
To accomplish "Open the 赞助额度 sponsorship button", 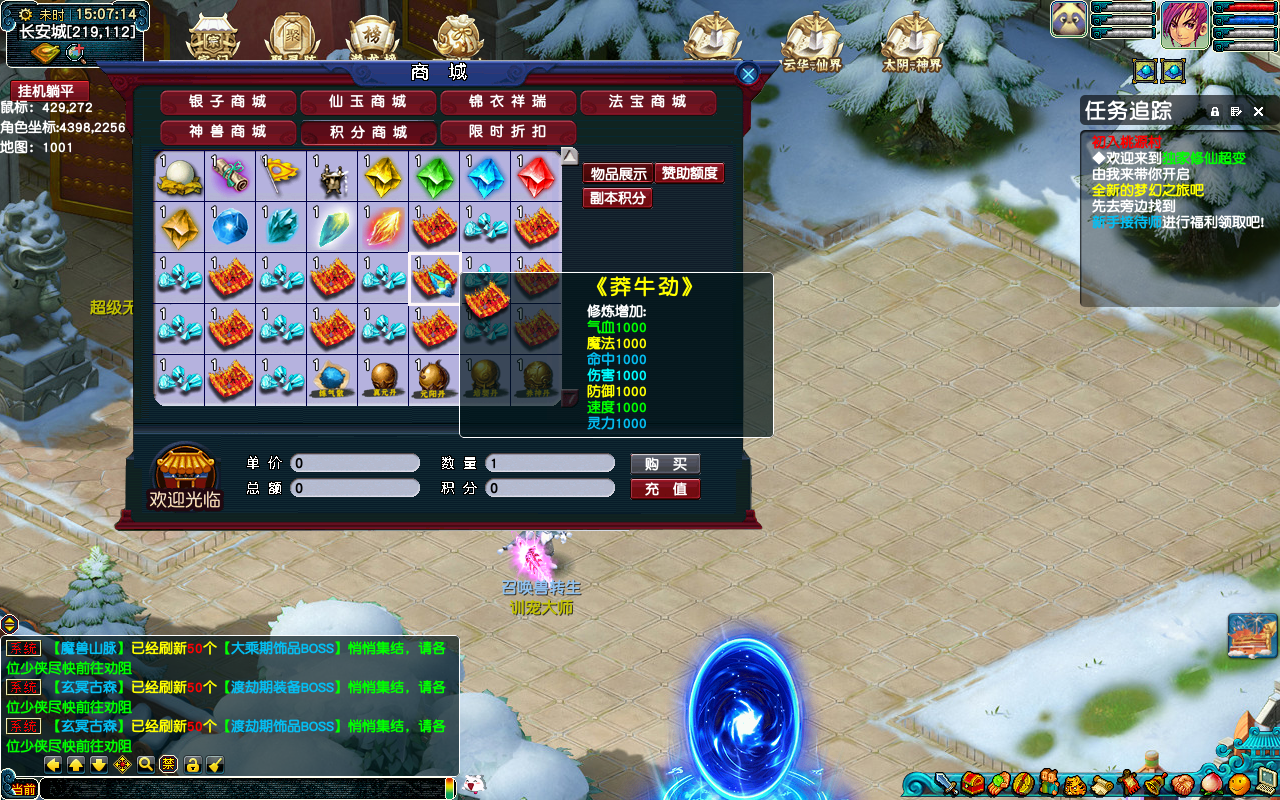I will (x=689, y=174).
